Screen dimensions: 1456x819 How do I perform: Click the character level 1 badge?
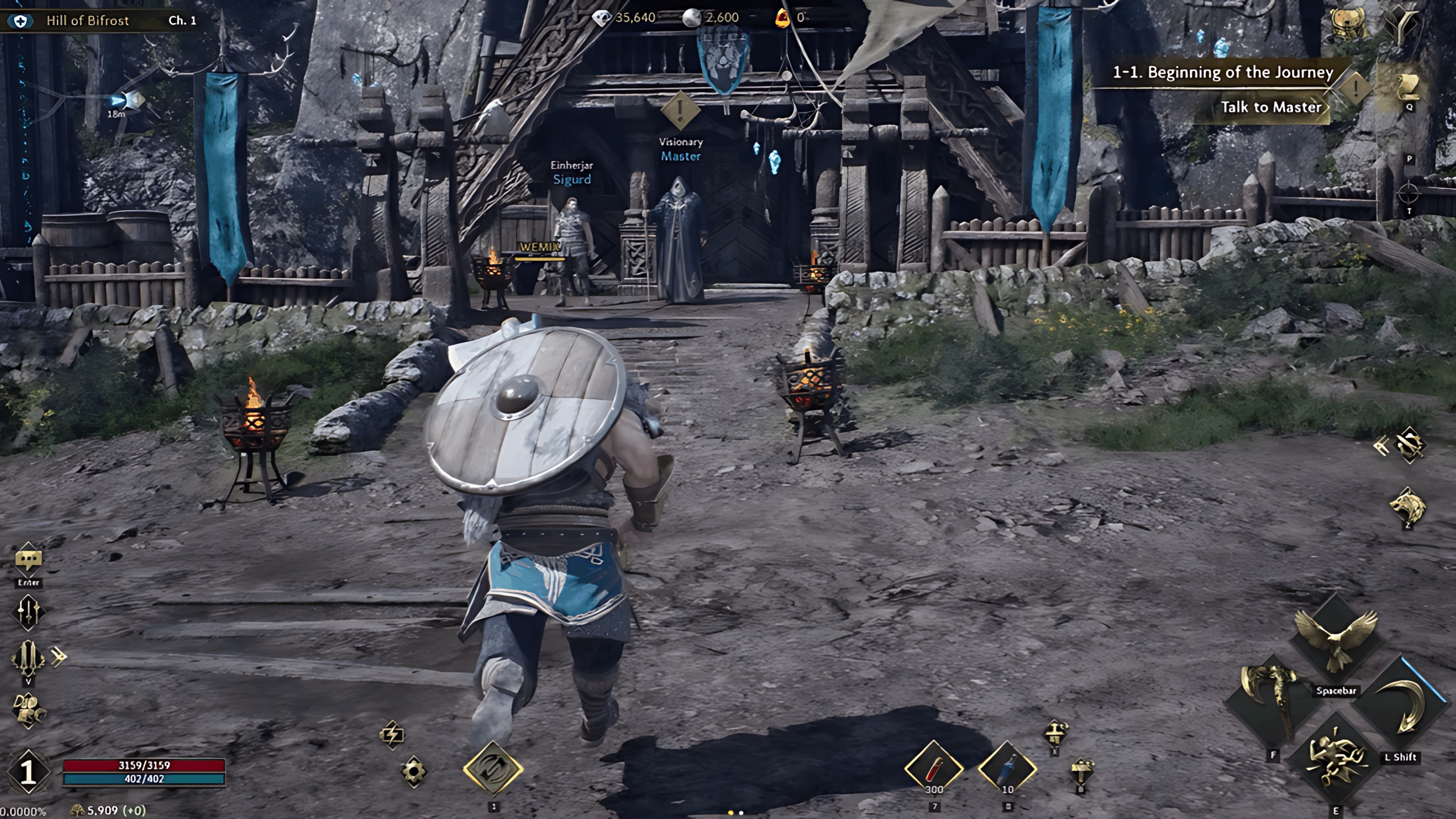click(28, 771)
